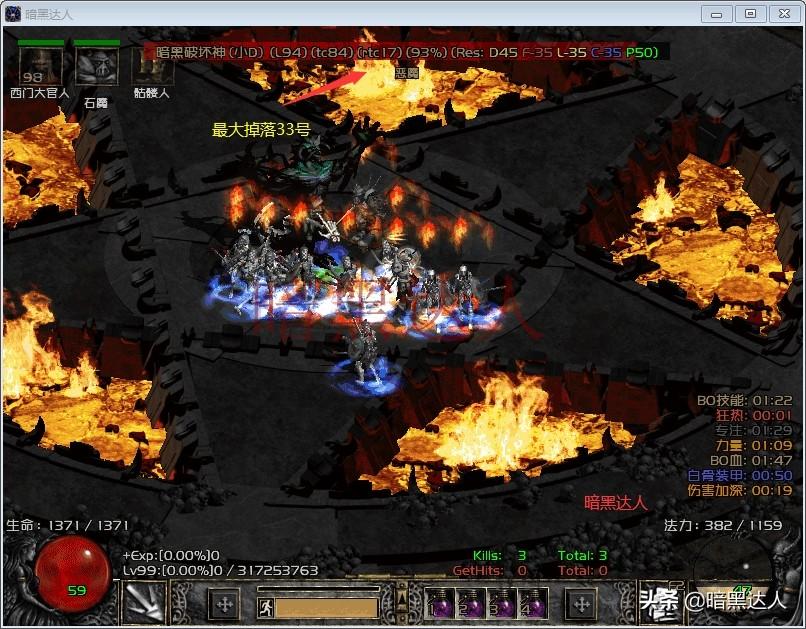This screenshot has width=806, height=629.
Task: Maximize the game window
Action: click(750, 14)
